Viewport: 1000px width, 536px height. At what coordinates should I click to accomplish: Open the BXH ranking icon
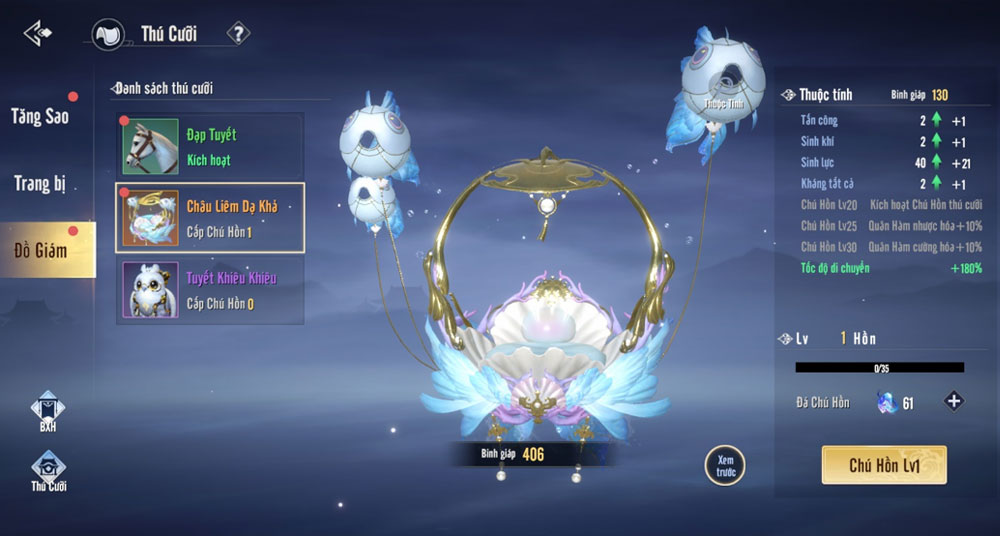coord(47,412)
